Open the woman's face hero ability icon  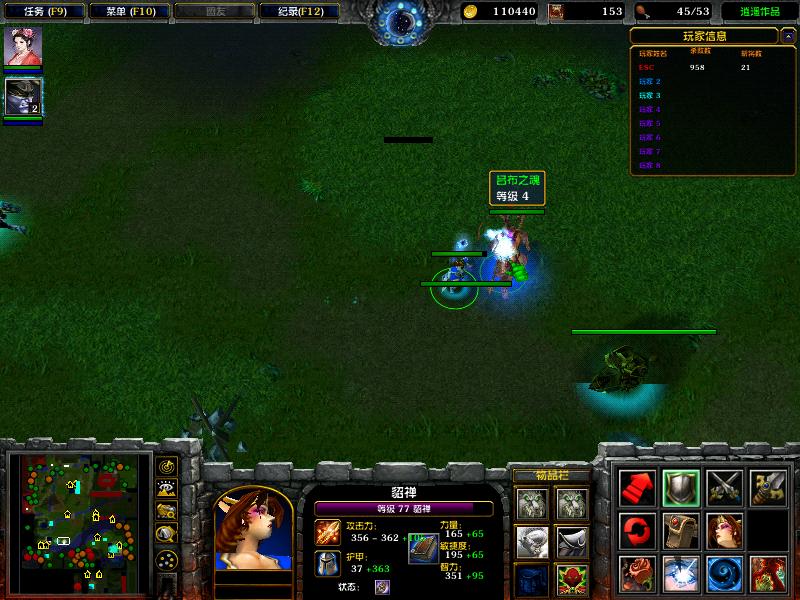pos(725,530)
